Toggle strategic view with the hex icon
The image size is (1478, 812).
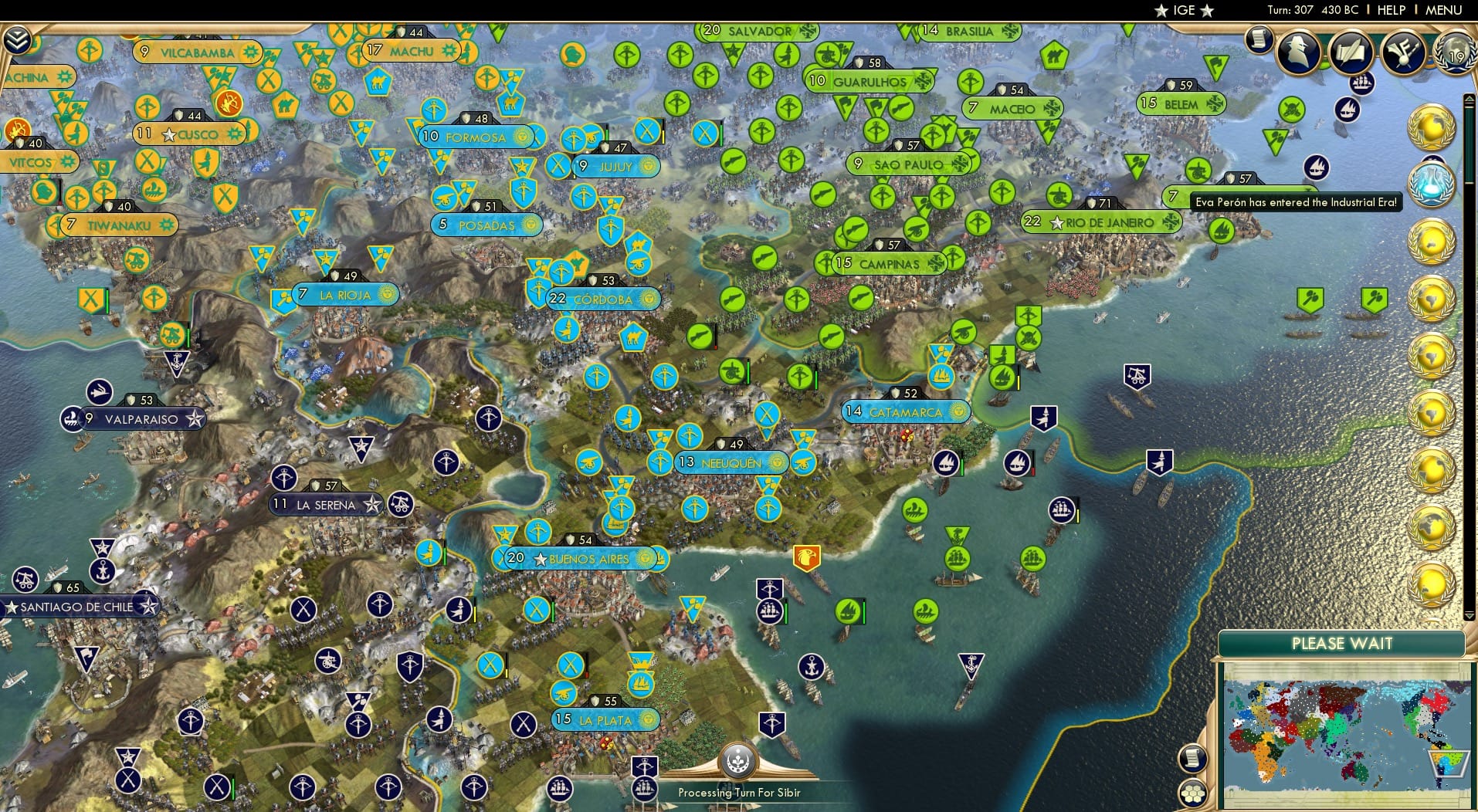[x=1193, y=793]
